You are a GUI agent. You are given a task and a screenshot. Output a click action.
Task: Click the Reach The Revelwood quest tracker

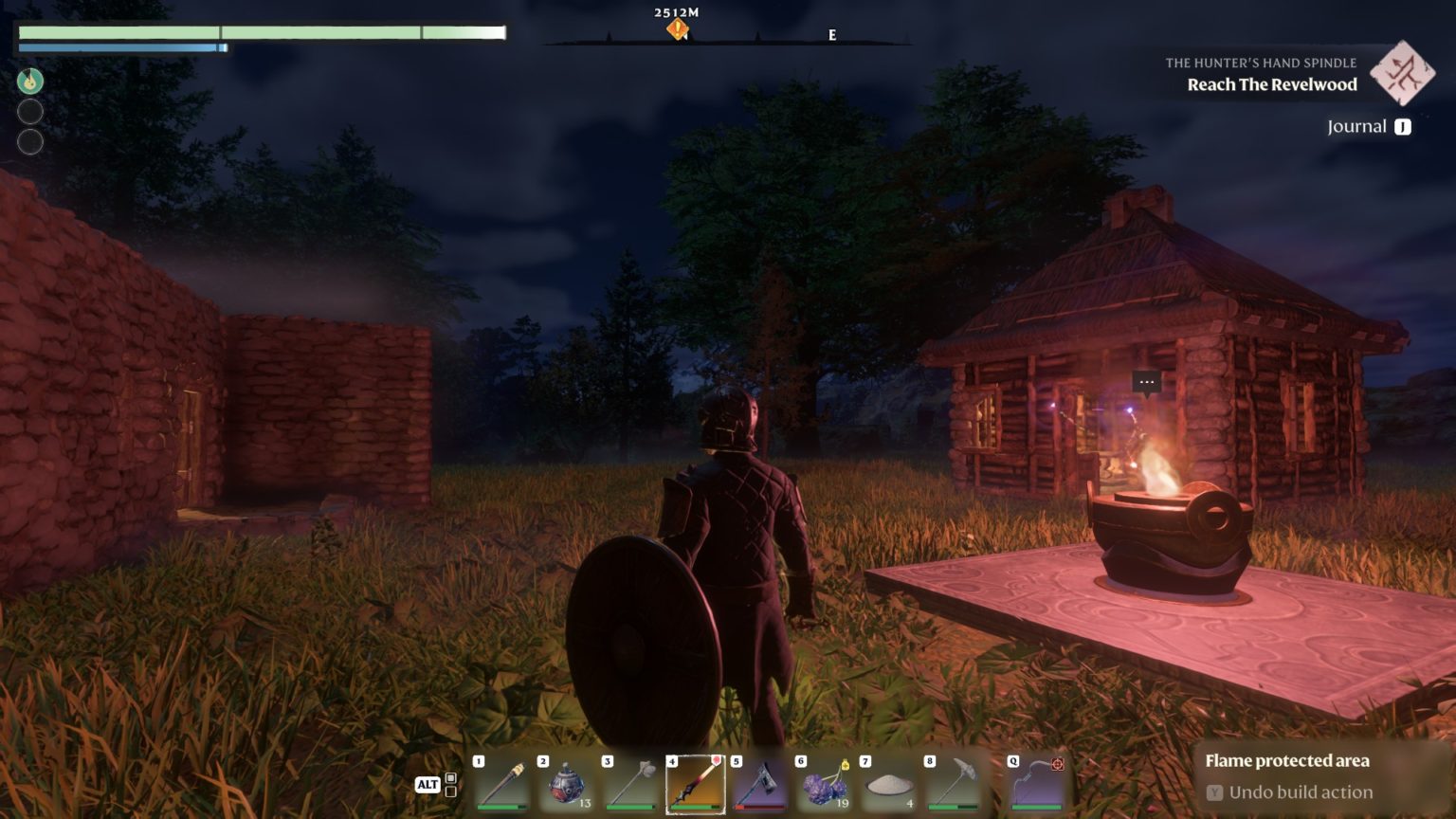1271,84
